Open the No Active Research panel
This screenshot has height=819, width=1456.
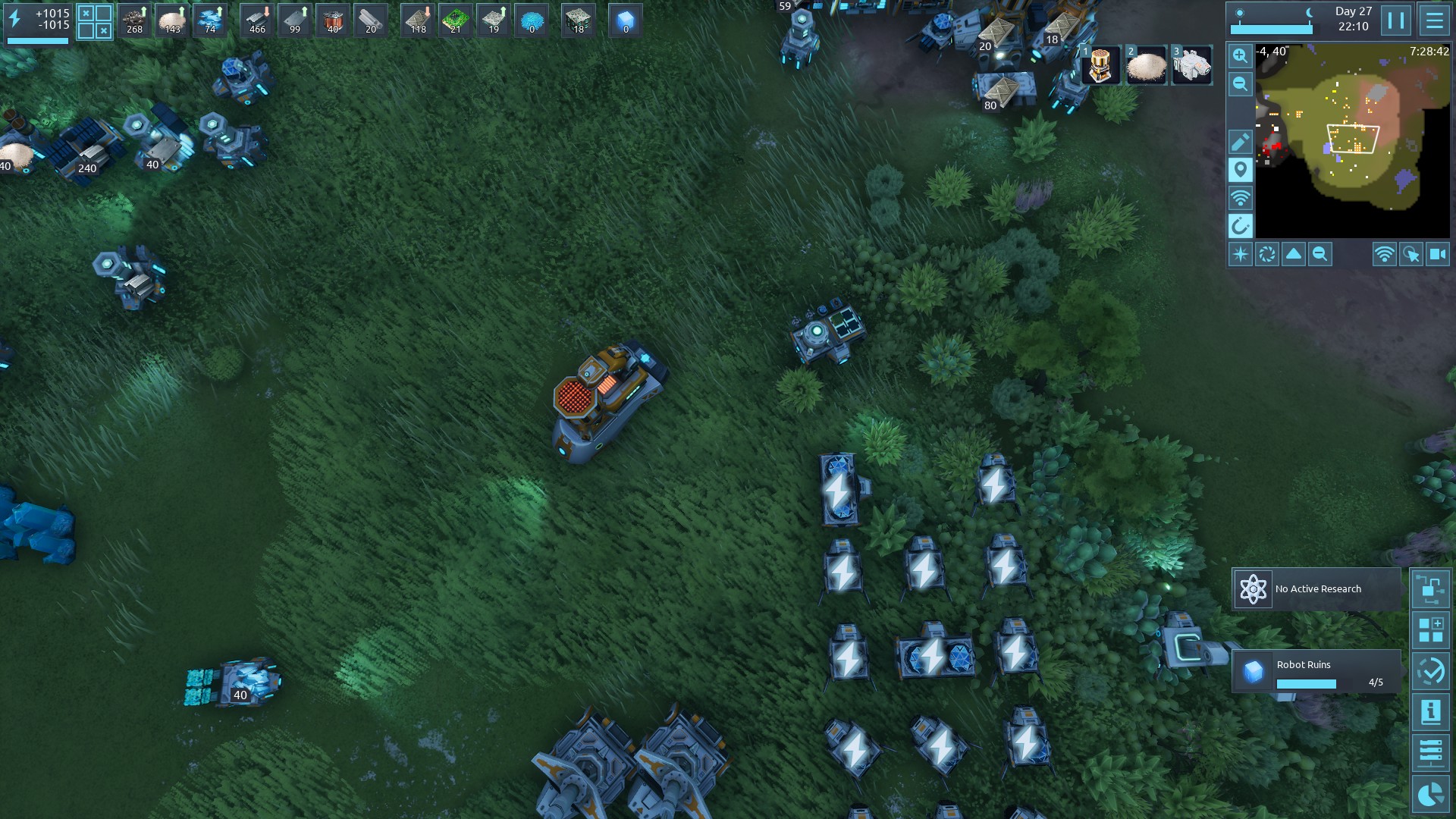(1316, 589)
